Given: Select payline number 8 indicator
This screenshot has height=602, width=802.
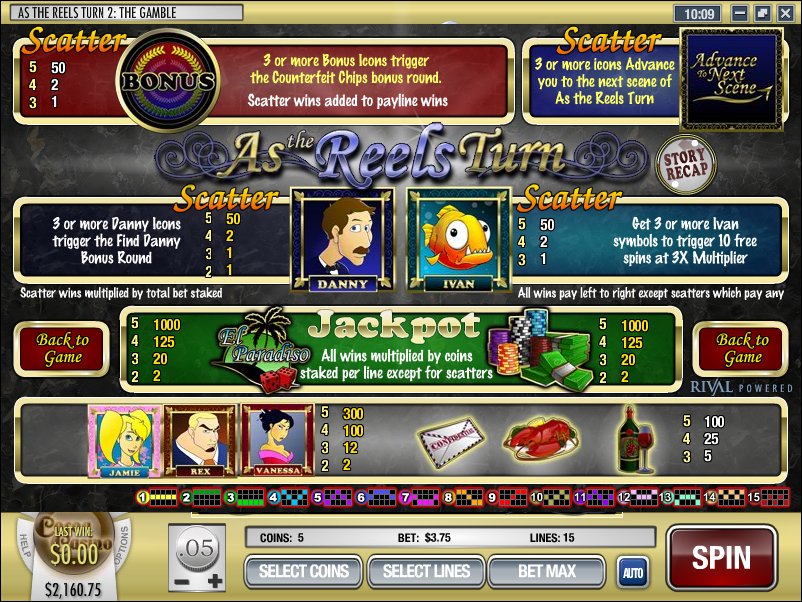Looking at the screenshot, I should pos(448,496).
